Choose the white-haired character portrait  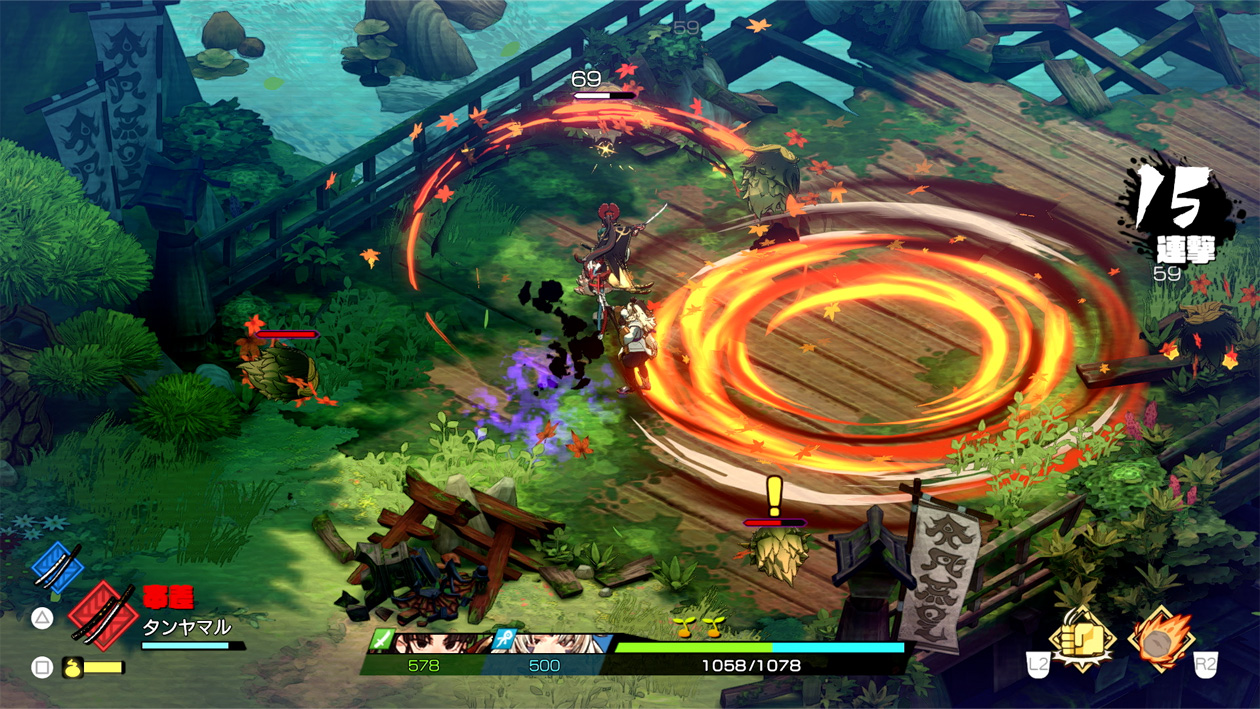[560, 642]
